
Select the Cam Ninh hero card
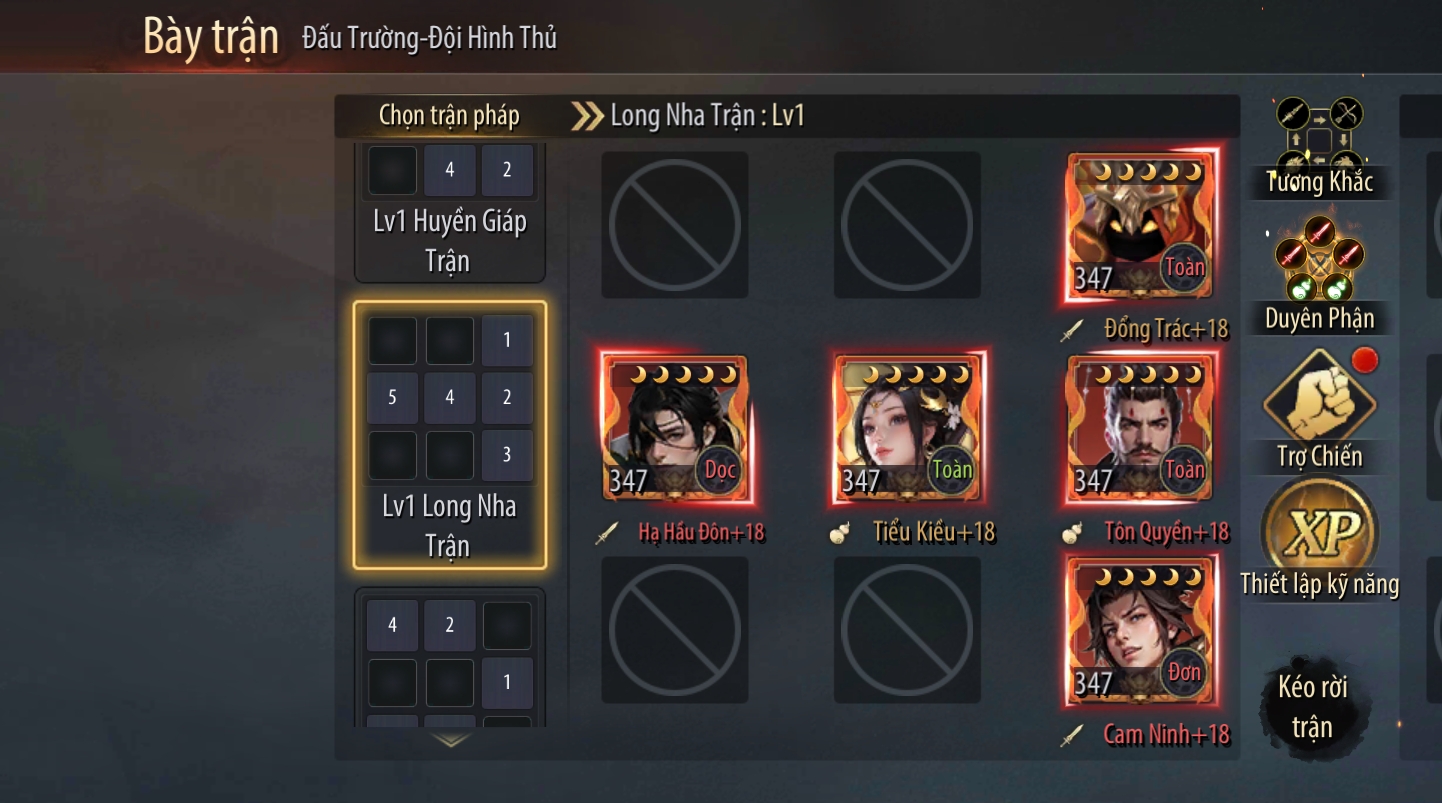click(x=1141, y=631)
